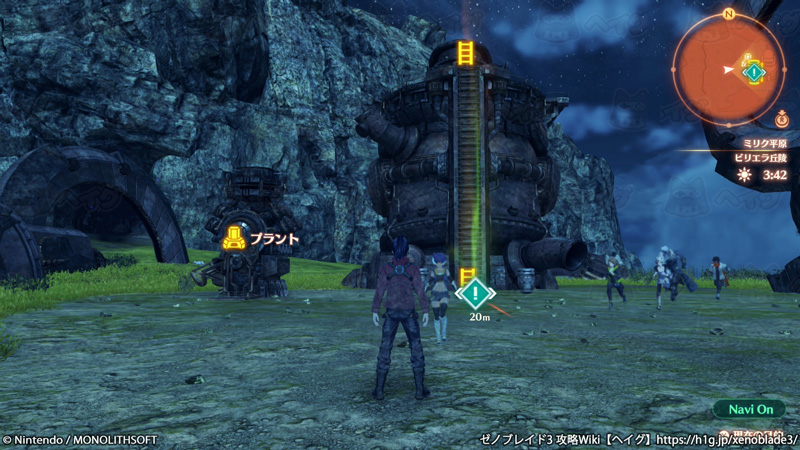Click the teal quest waypoint diamond showing 20m
The width and height of the screenshot is (800, 450).
tap(475, 293)
